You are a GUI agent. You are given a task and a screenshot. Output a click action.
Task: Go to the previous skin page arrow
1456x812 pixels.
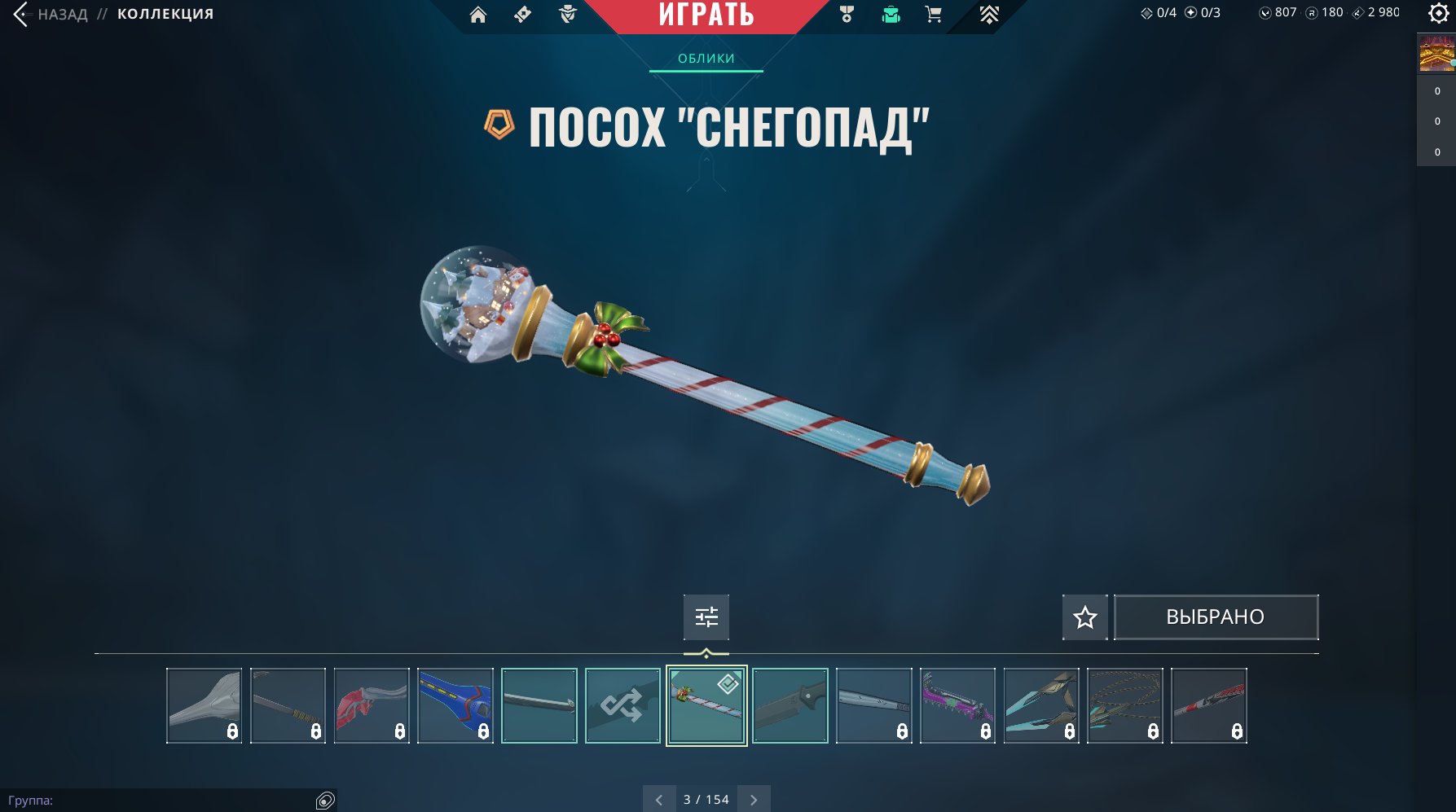[659, 800]
